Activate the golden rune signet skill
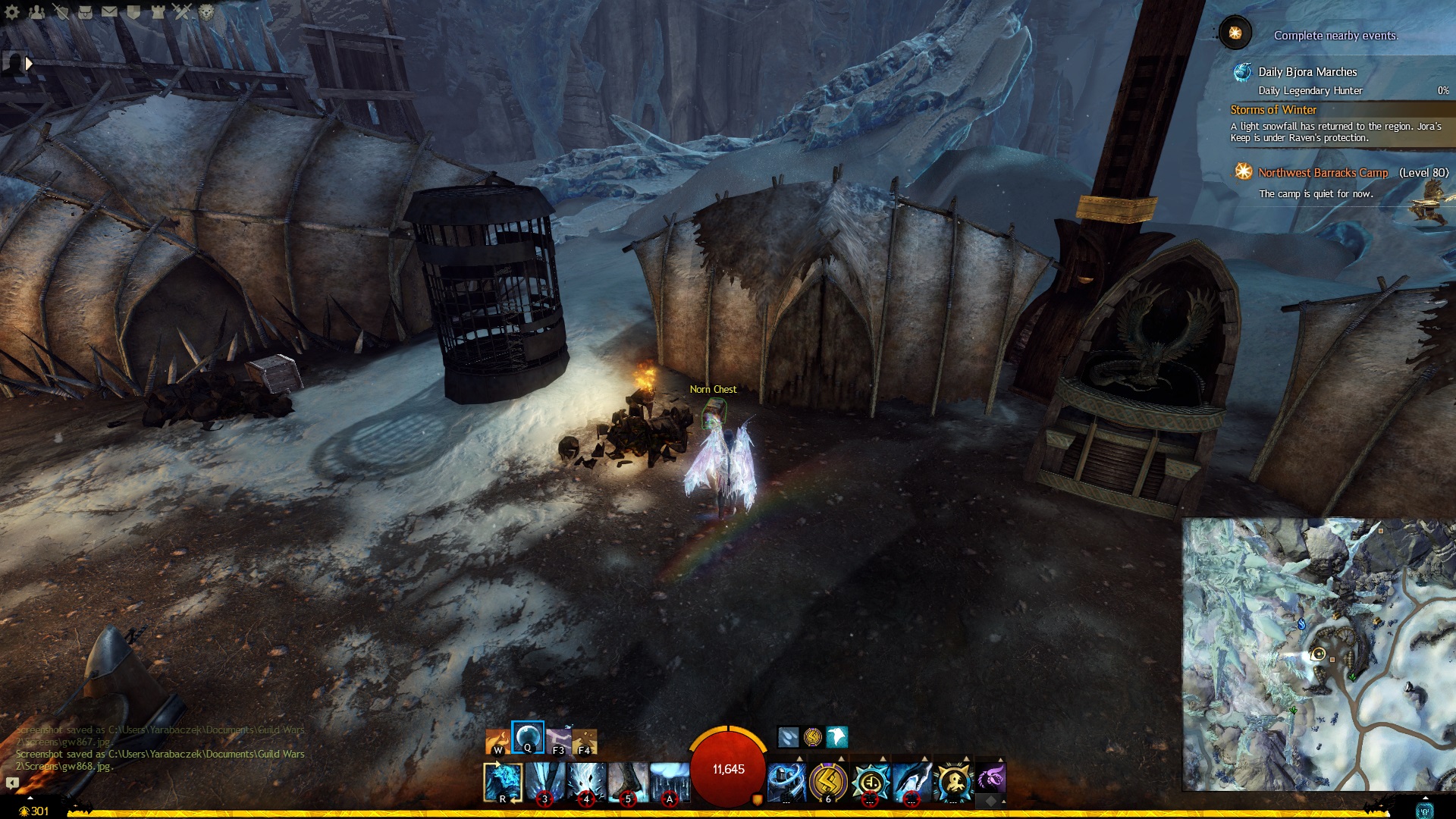1456x819 pixels. point(828,782)
